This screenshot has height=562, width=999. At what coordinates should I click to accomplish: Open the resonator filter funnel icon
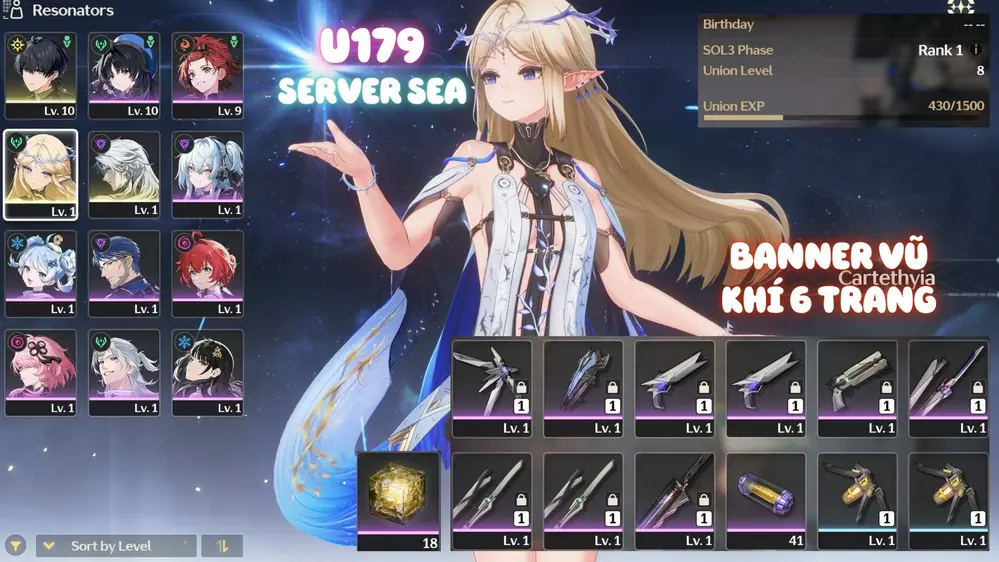[16, 546]
